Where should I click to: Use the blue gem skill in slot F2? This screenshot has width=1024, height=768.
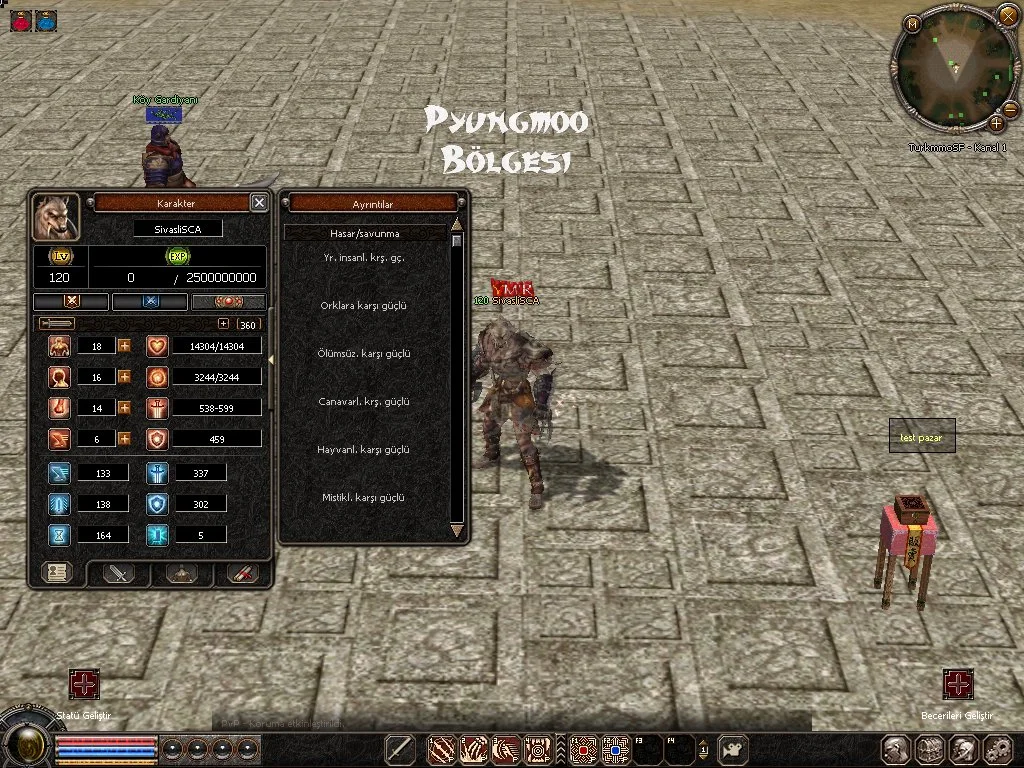tap(614, 748)
